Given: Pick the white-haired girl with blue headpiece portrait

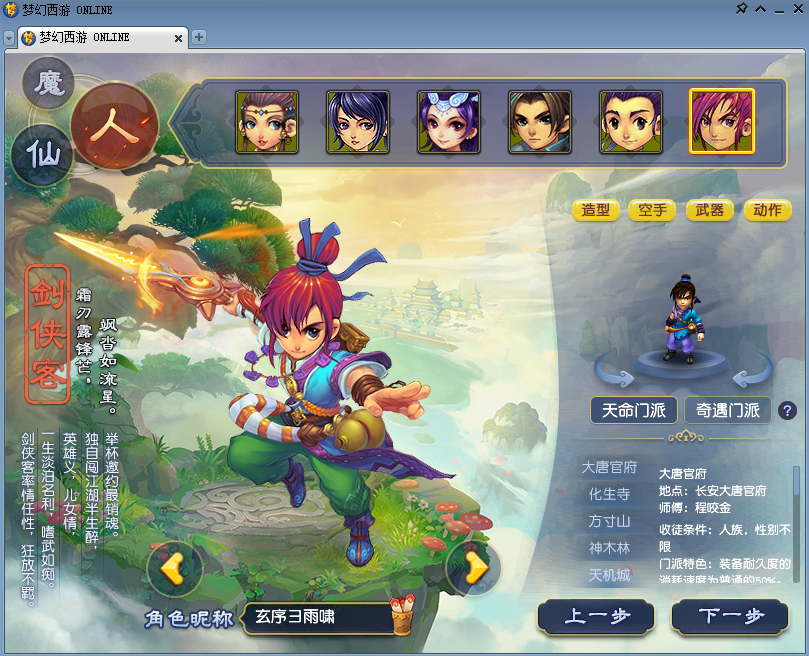Looking at the screenshot, I should (448, 122).
